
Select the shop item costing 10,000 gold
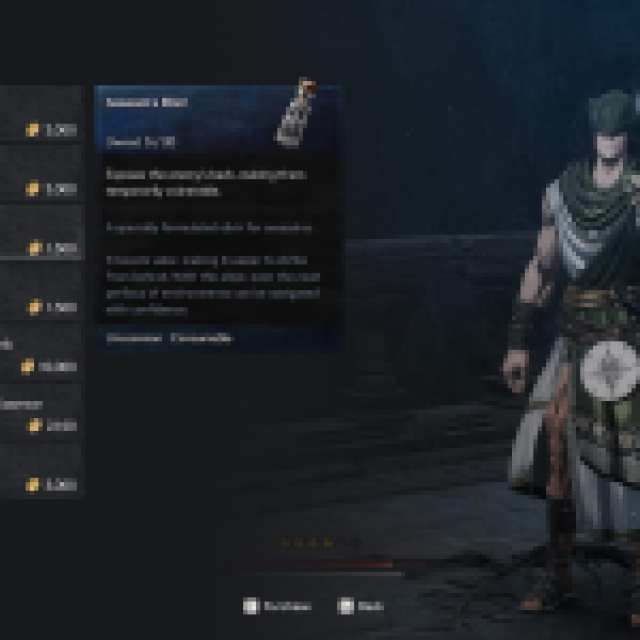42,356
